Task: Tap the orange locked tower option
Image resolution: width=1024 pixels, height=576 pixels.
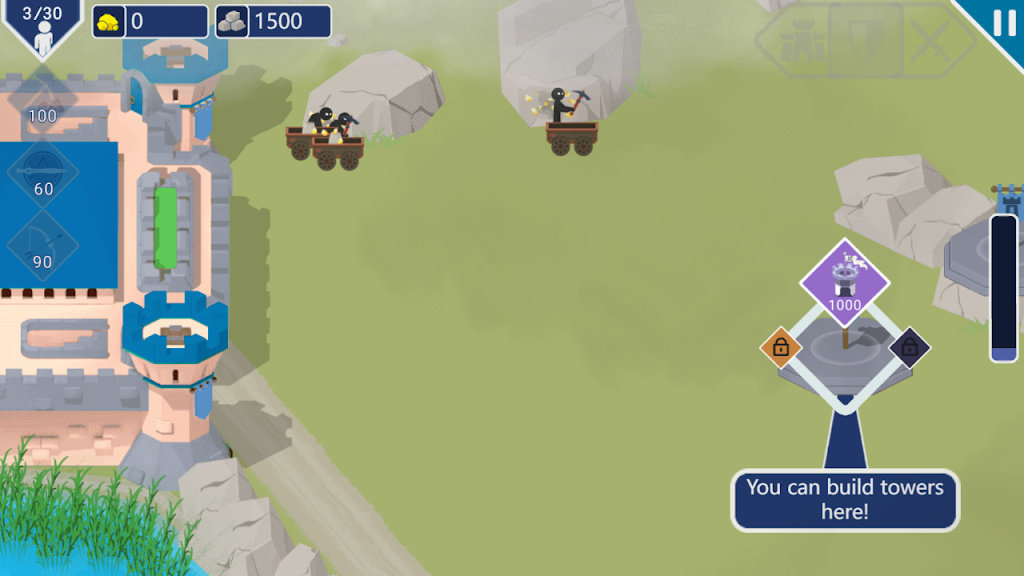Action: [781, 347]
